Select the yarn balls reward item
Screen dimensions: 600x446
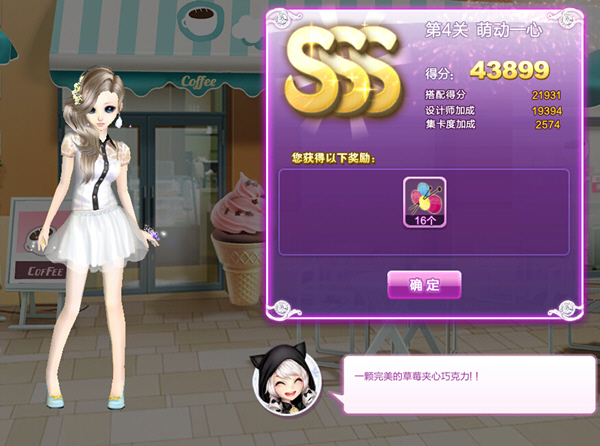423,203
